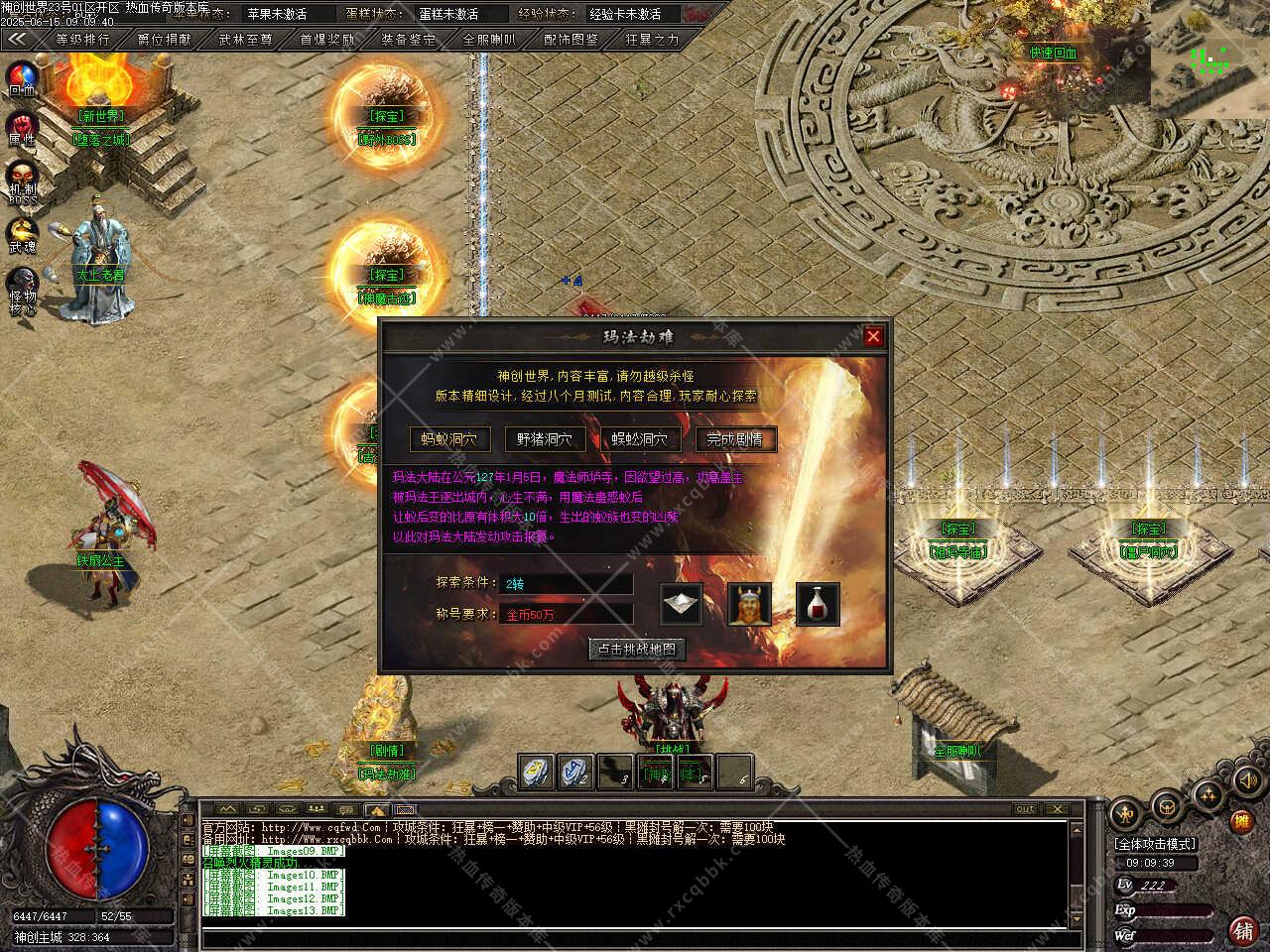Image resolution: width=1270 pixels, height=952 pixels.
Task: Open the 铺 shop button
Action: [1241, 930]
